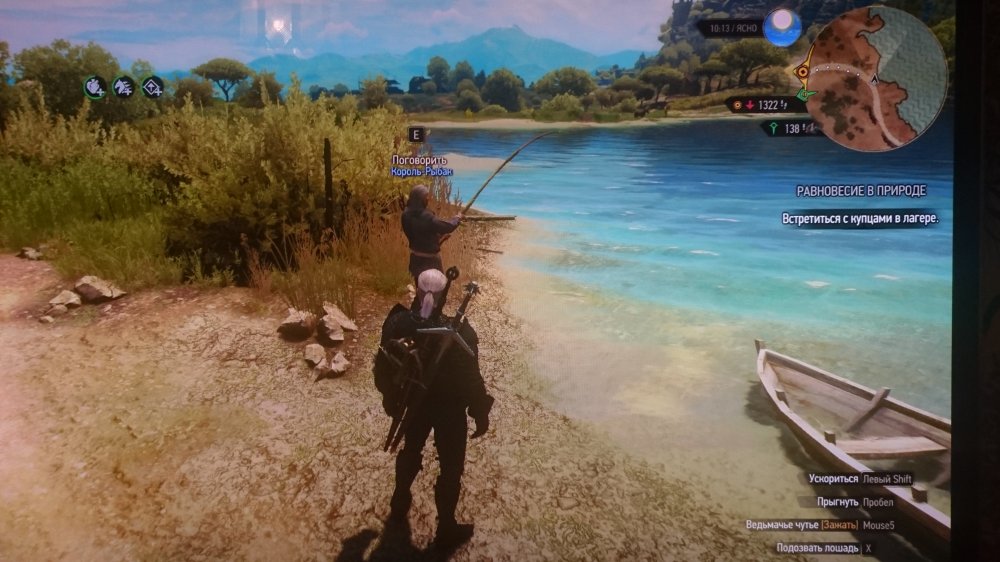The width and height of the screenshot is (1000, 562).
Task: Click the sun weather icon
Action: point(783,29)
